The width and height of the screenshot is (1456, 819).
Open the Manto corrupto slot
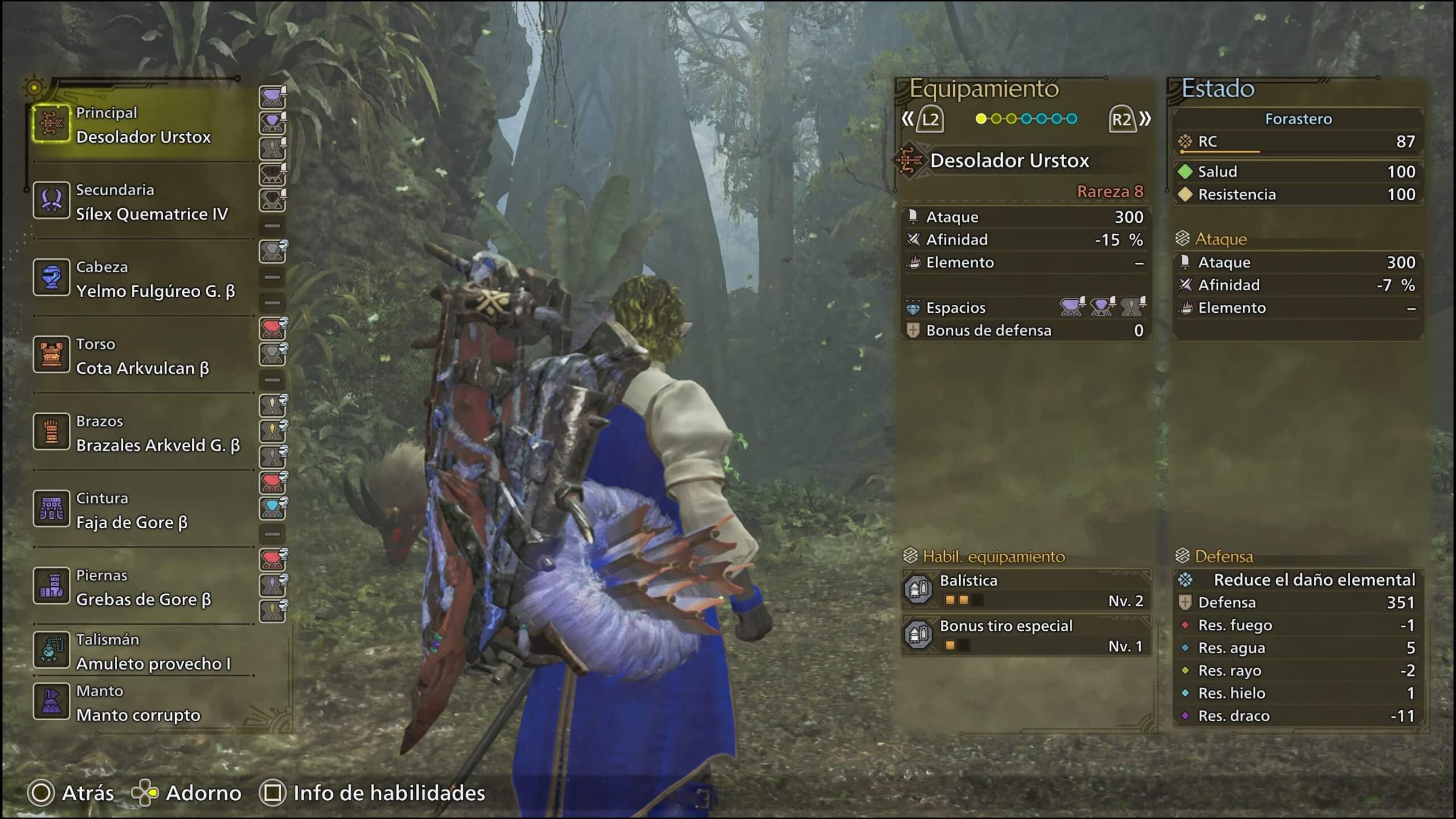pos(142,703)
